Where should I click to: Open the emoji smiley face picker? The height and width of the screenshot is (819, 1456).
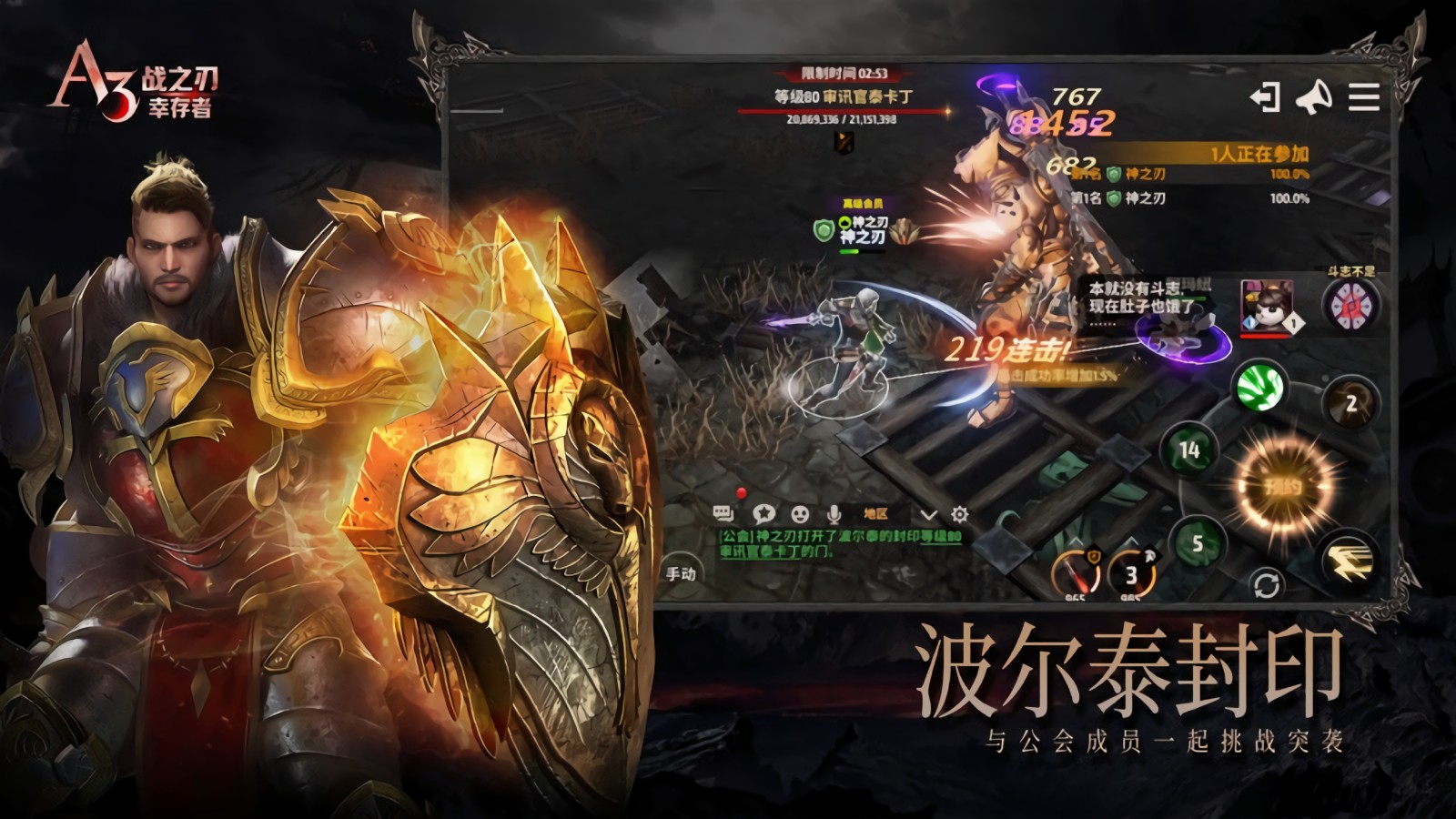[x=800, y=515]
